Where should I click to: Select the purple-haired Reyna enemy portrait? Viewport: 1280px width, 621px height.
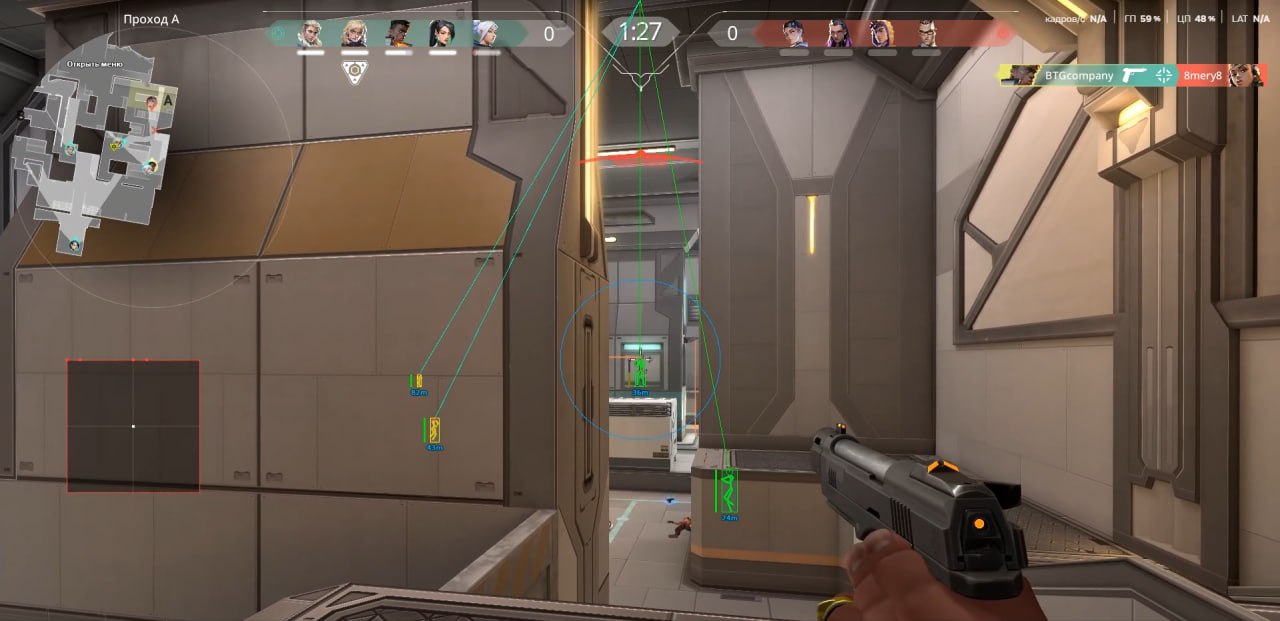click(838, 34)
